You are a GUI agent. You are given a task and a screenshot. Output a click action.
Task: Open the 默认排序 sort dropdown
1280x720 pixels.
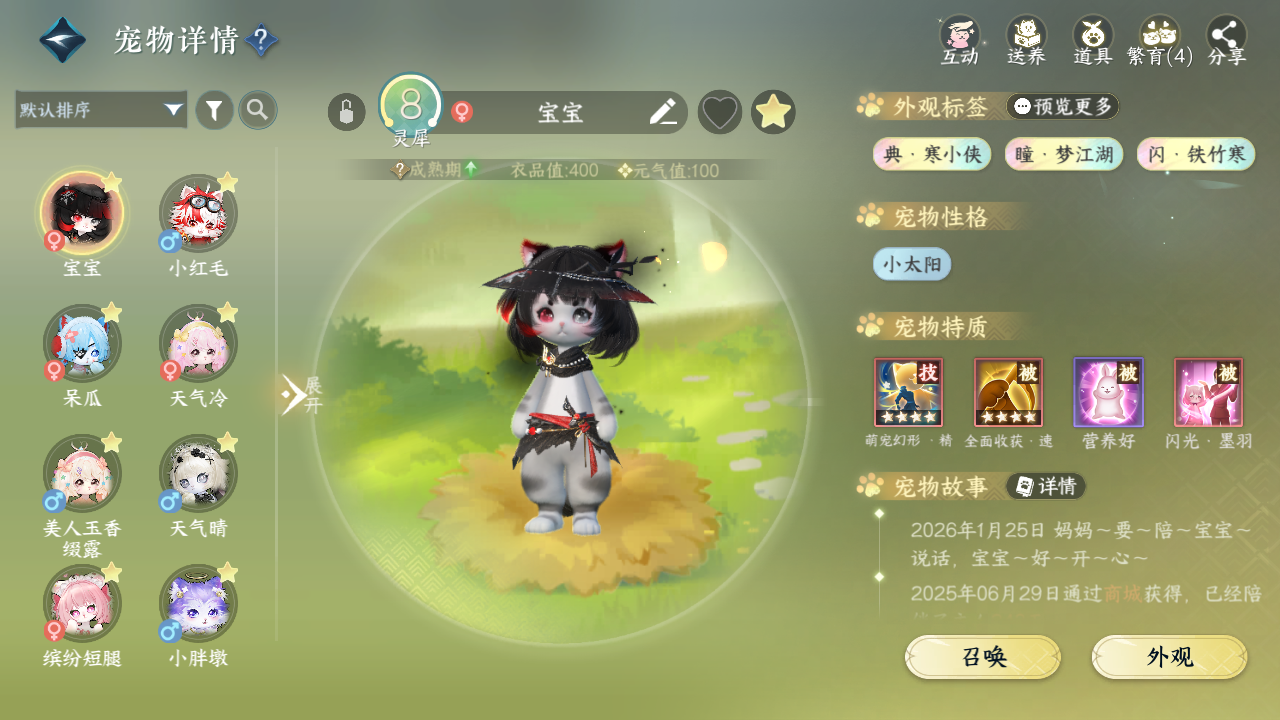[x=101, y=110]
